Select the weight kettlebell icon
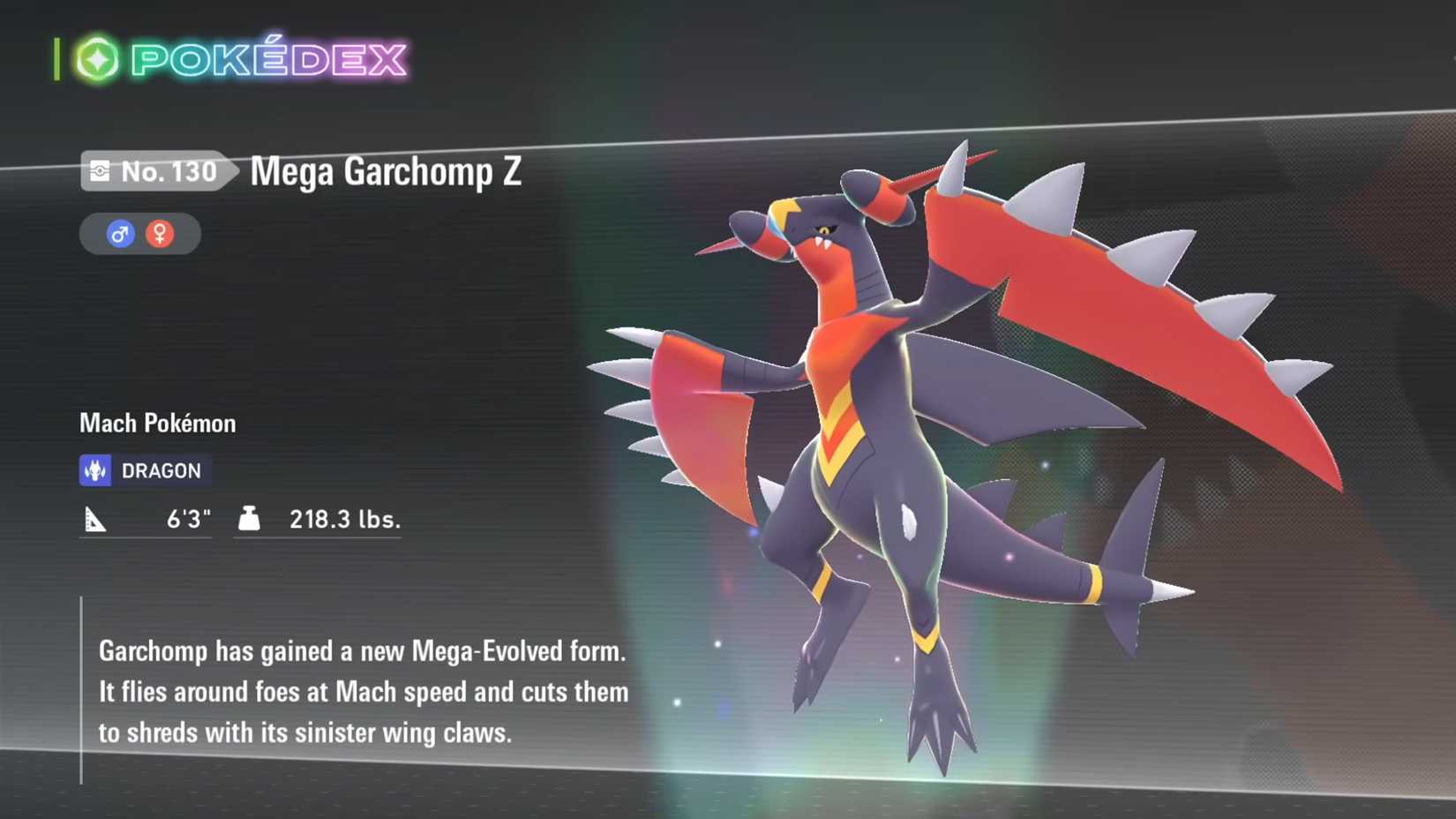This screenshot has height=819, width=1456. click(251, 519)
